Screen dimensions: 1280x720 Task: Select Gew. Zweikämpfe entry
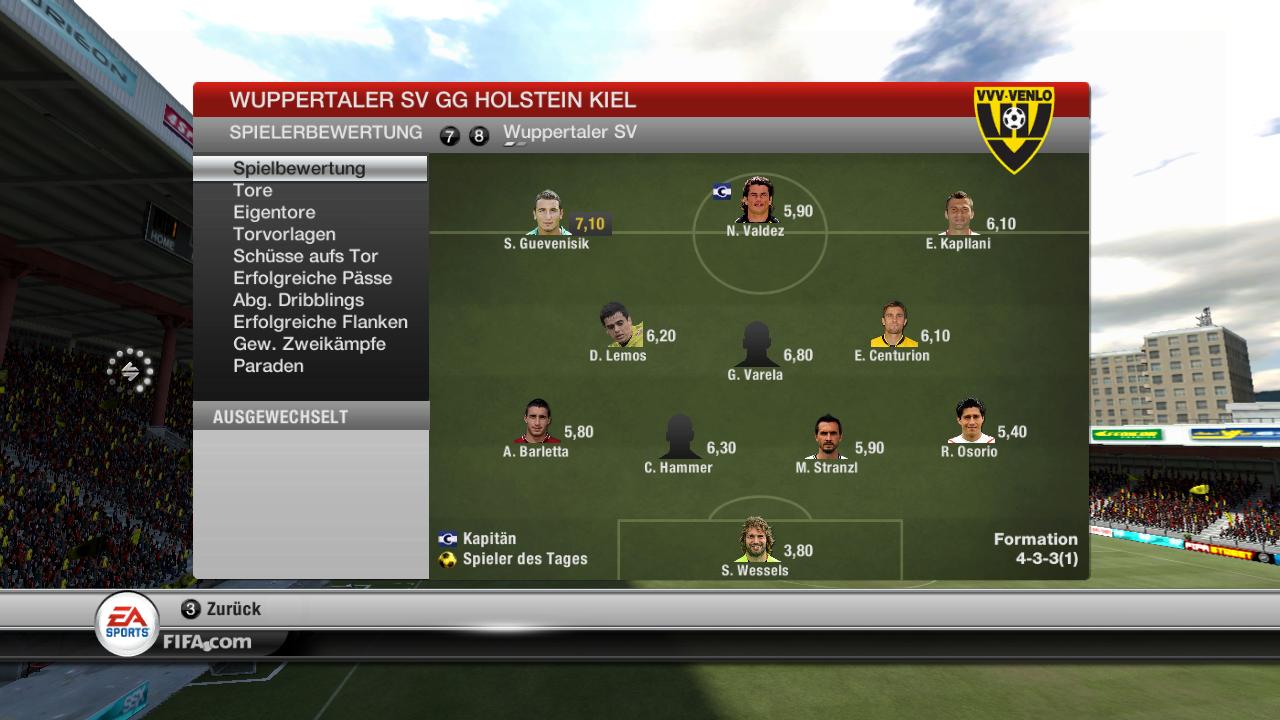[x=309, y=344]
